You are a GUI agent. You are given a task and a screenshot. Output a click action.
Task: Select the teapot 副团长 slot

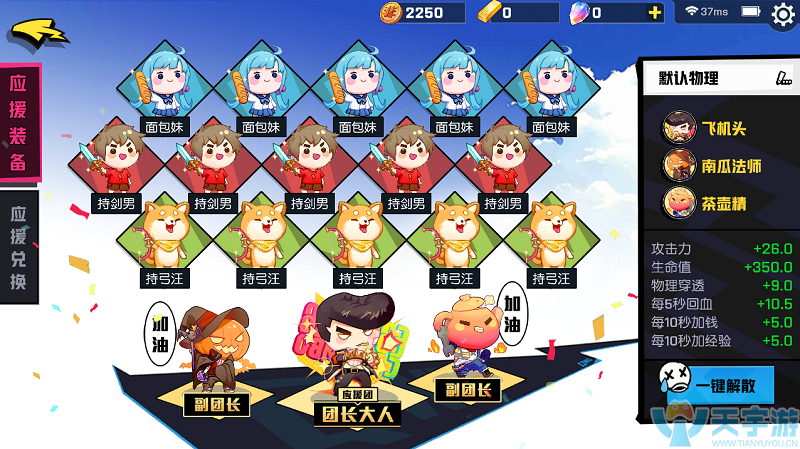pos(466,389)
